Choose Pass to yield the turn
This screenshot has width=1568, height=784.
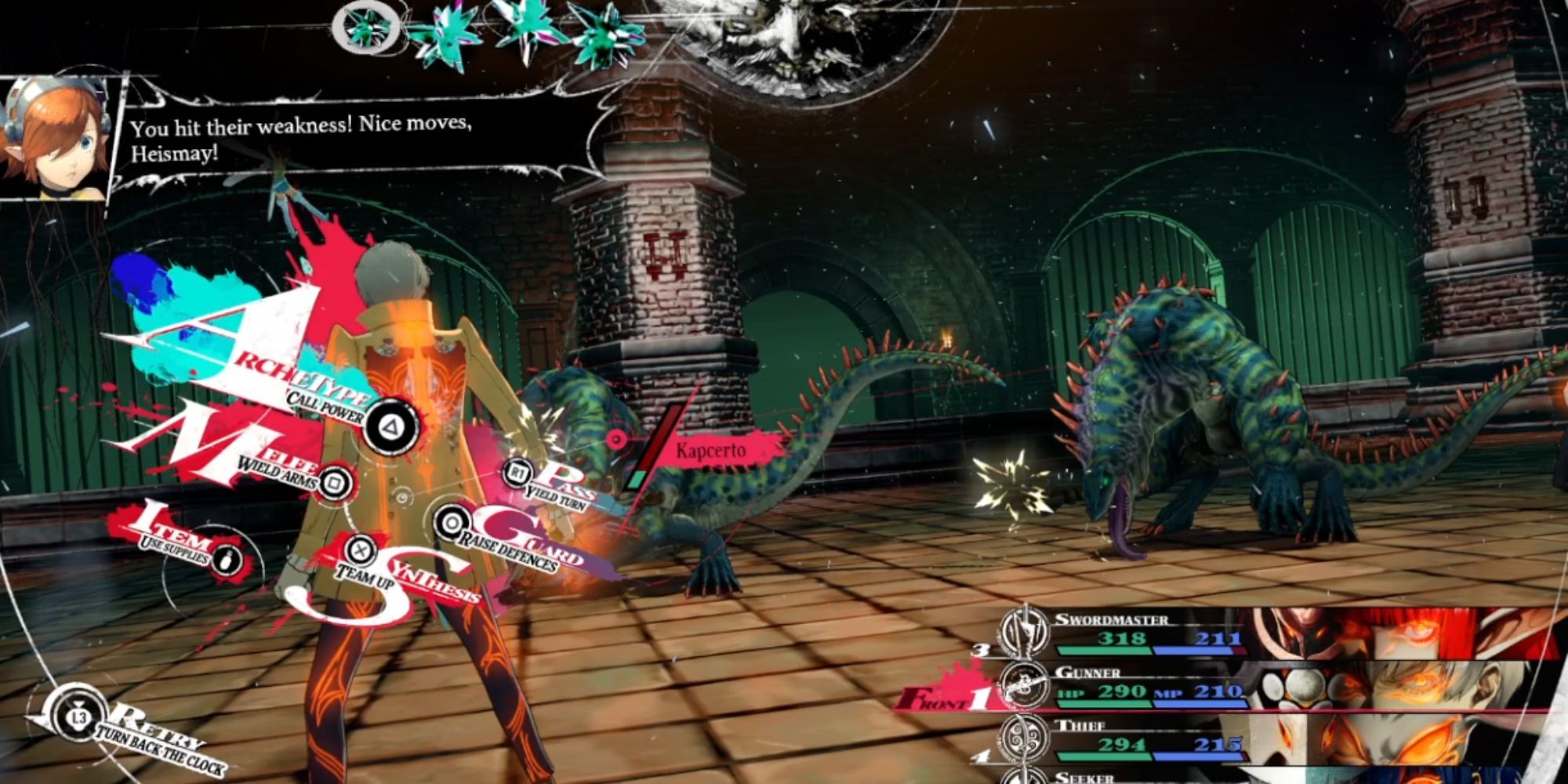[517, 472]
